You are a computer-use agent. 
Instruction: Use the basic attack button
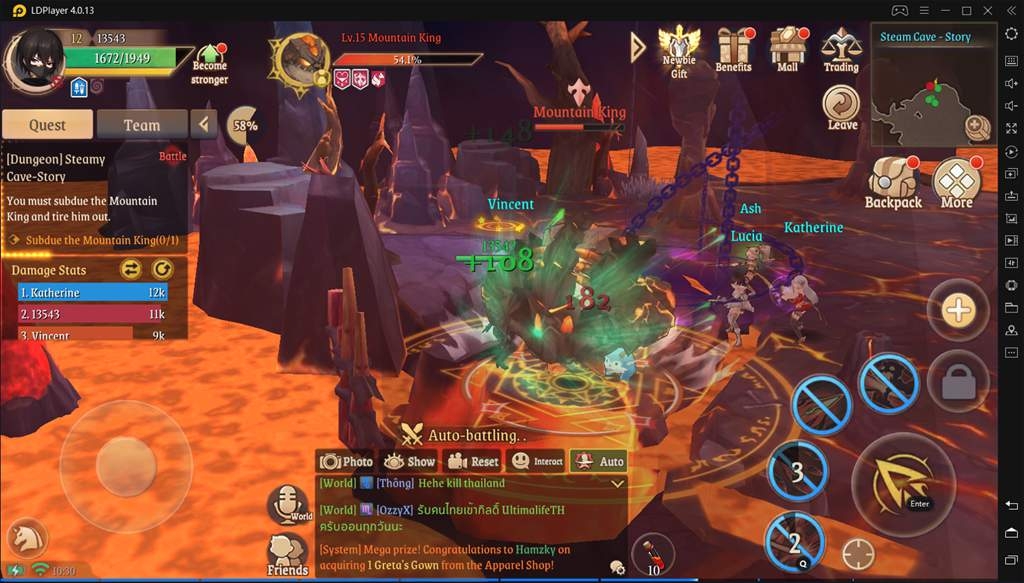coord(902,485)
